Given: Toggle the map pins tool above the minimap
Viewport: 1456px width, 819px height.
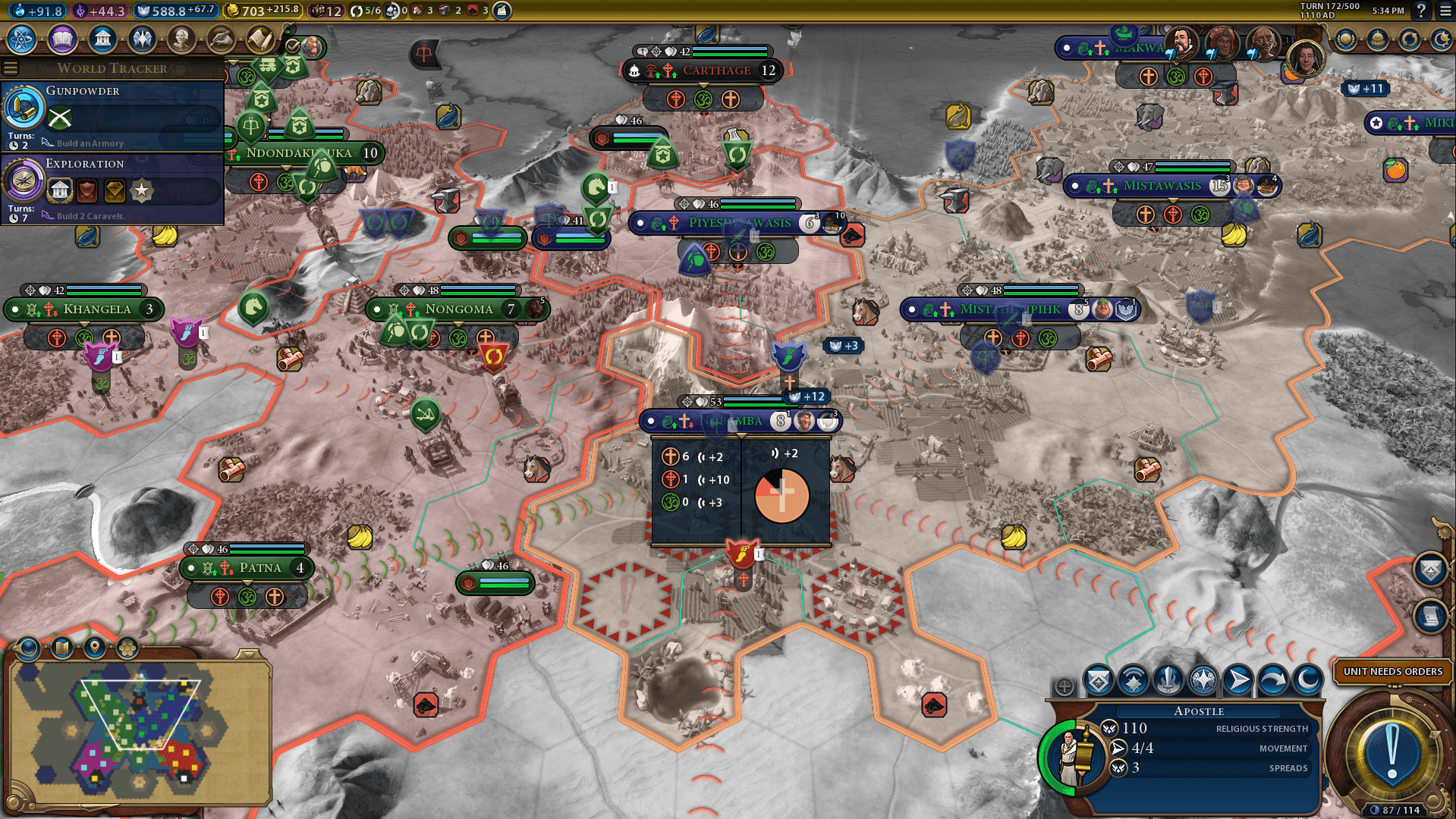Looking at the screenshot, I should pos(93,648).
